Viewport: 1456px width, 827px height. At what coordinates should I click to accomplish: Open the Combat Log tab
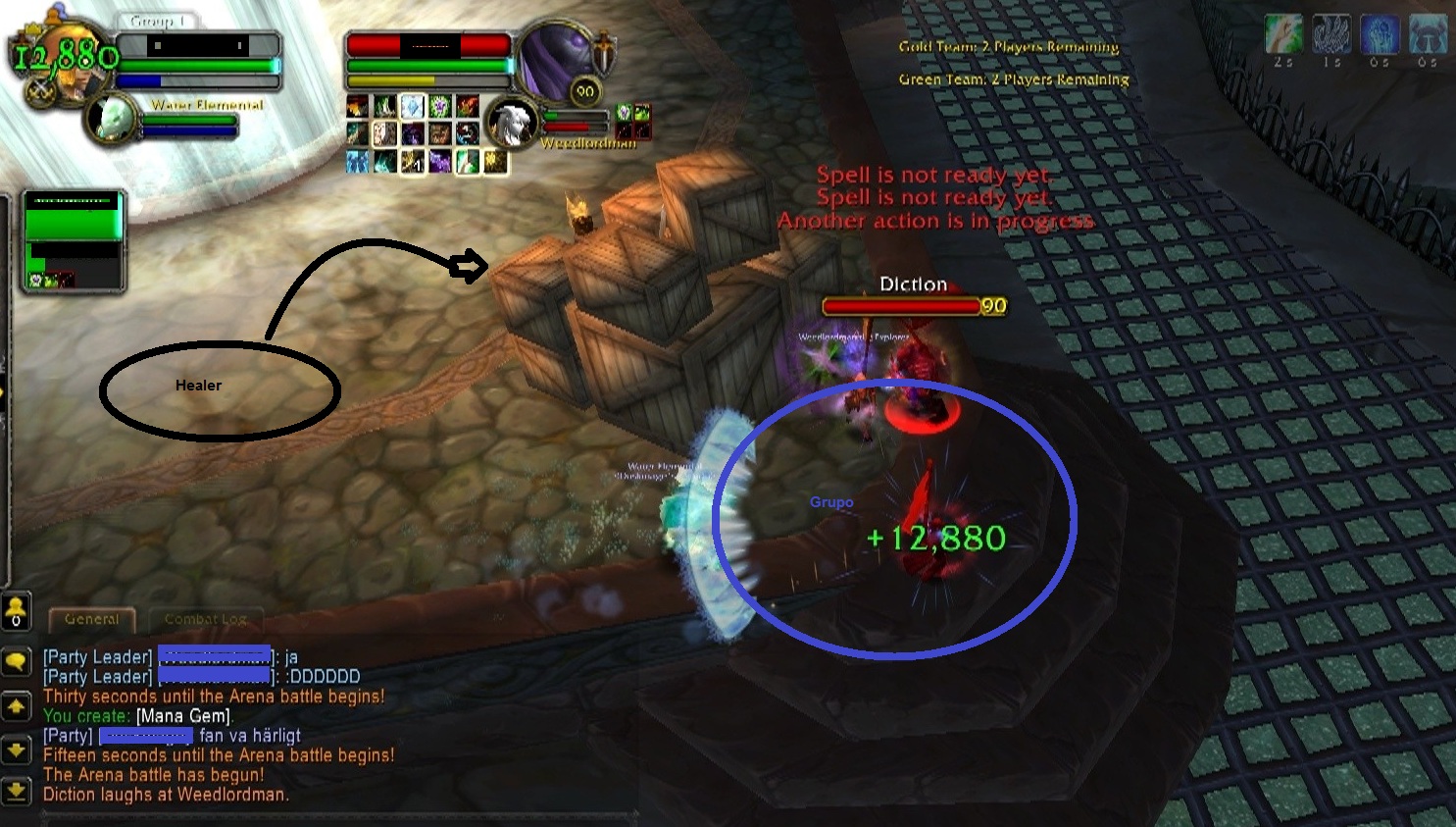205,619
